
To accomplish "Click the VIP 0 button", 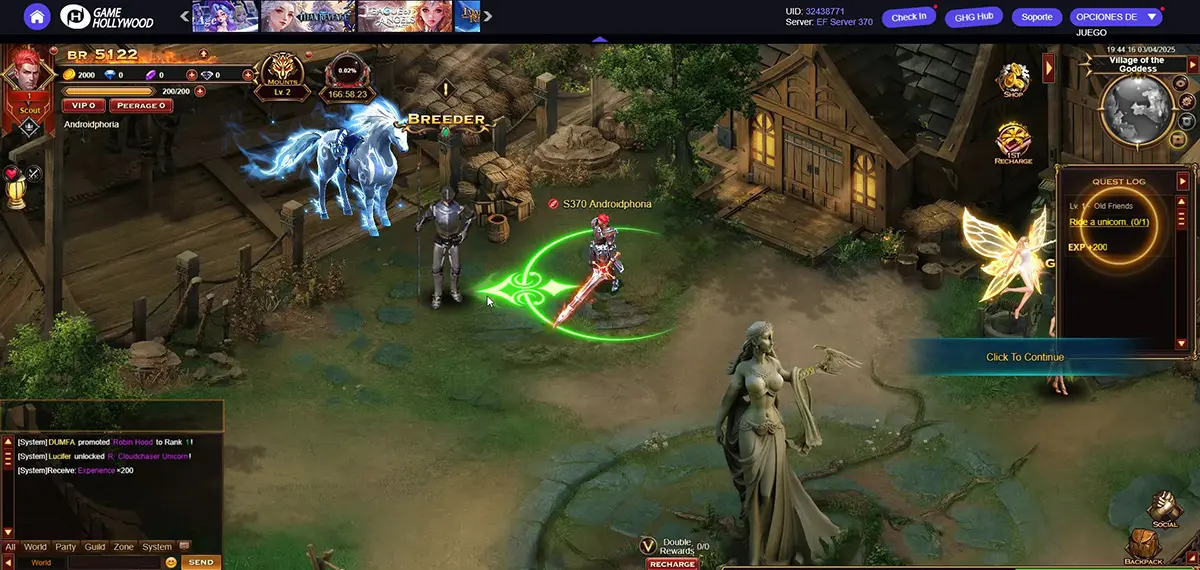I will pyautogui.click(x=84, y=105).
